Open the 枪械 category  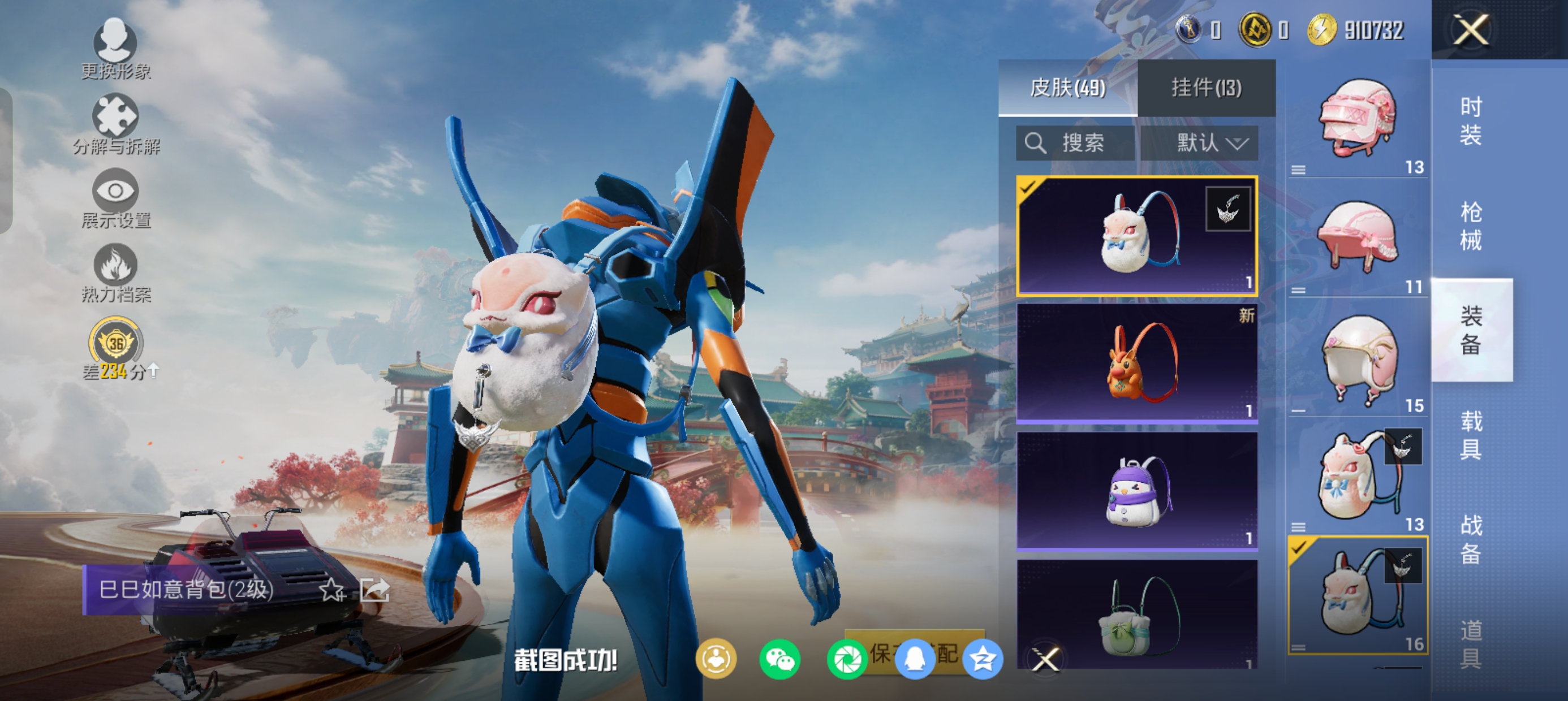[x=1471, y=226]
